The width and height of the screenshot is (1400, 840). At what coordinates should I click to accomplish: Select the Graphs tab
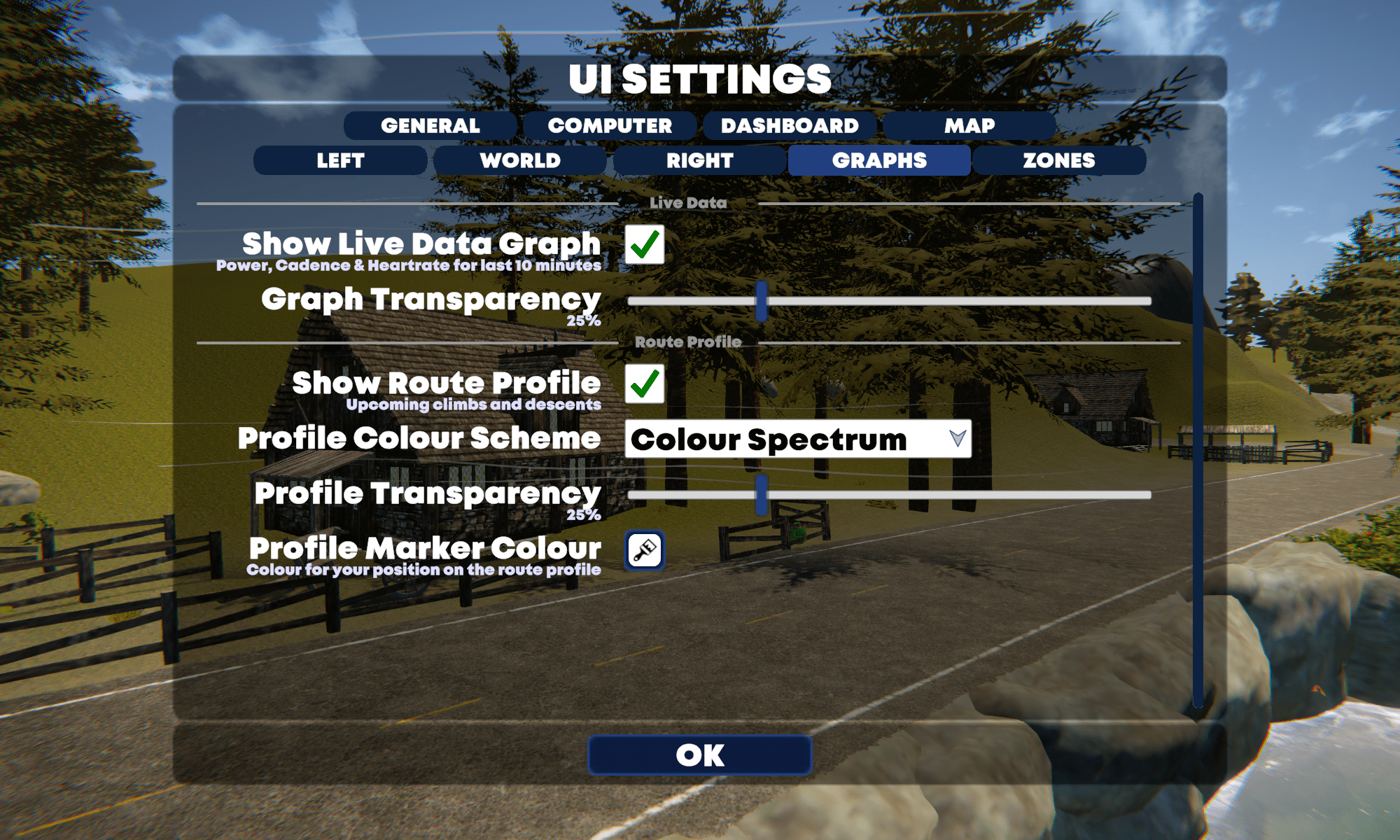point(879,160)
